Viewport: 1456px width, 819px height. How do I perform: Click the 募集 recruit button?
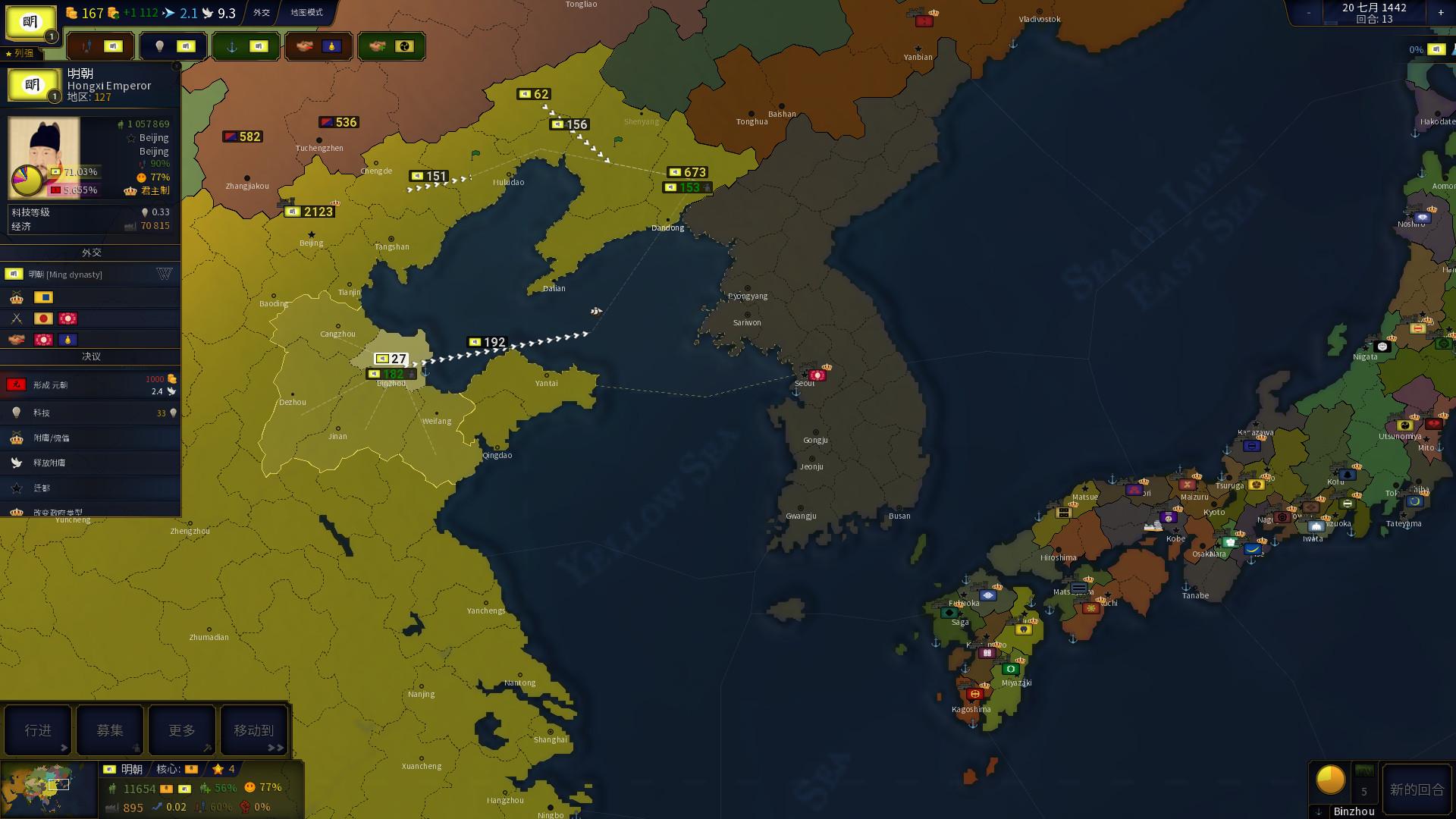point(109,730)
